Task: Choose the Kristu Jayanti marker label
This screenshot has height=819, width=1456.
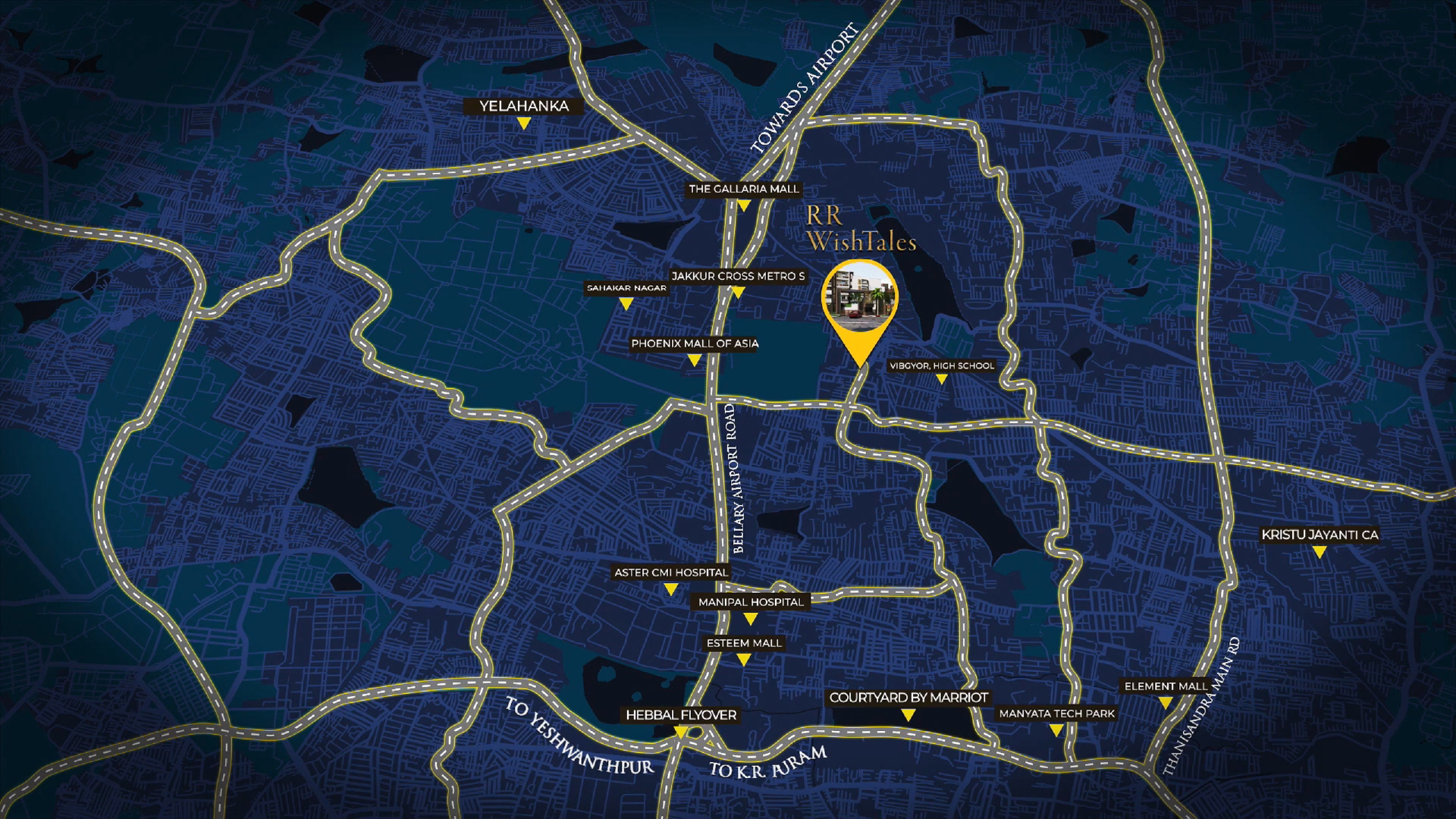Action: tap(1319, 535)
